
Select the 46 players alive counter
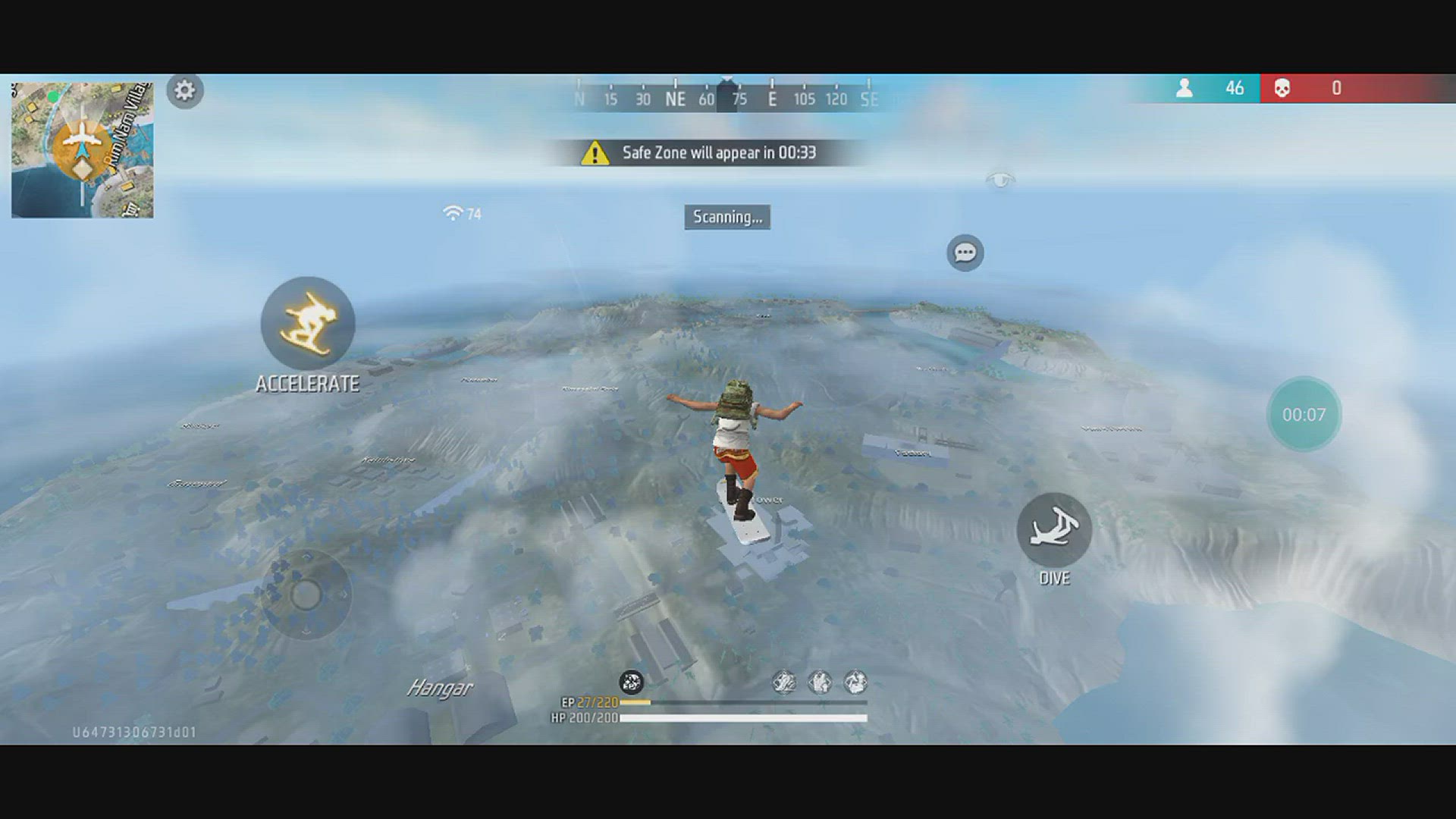coord(1235,88)
